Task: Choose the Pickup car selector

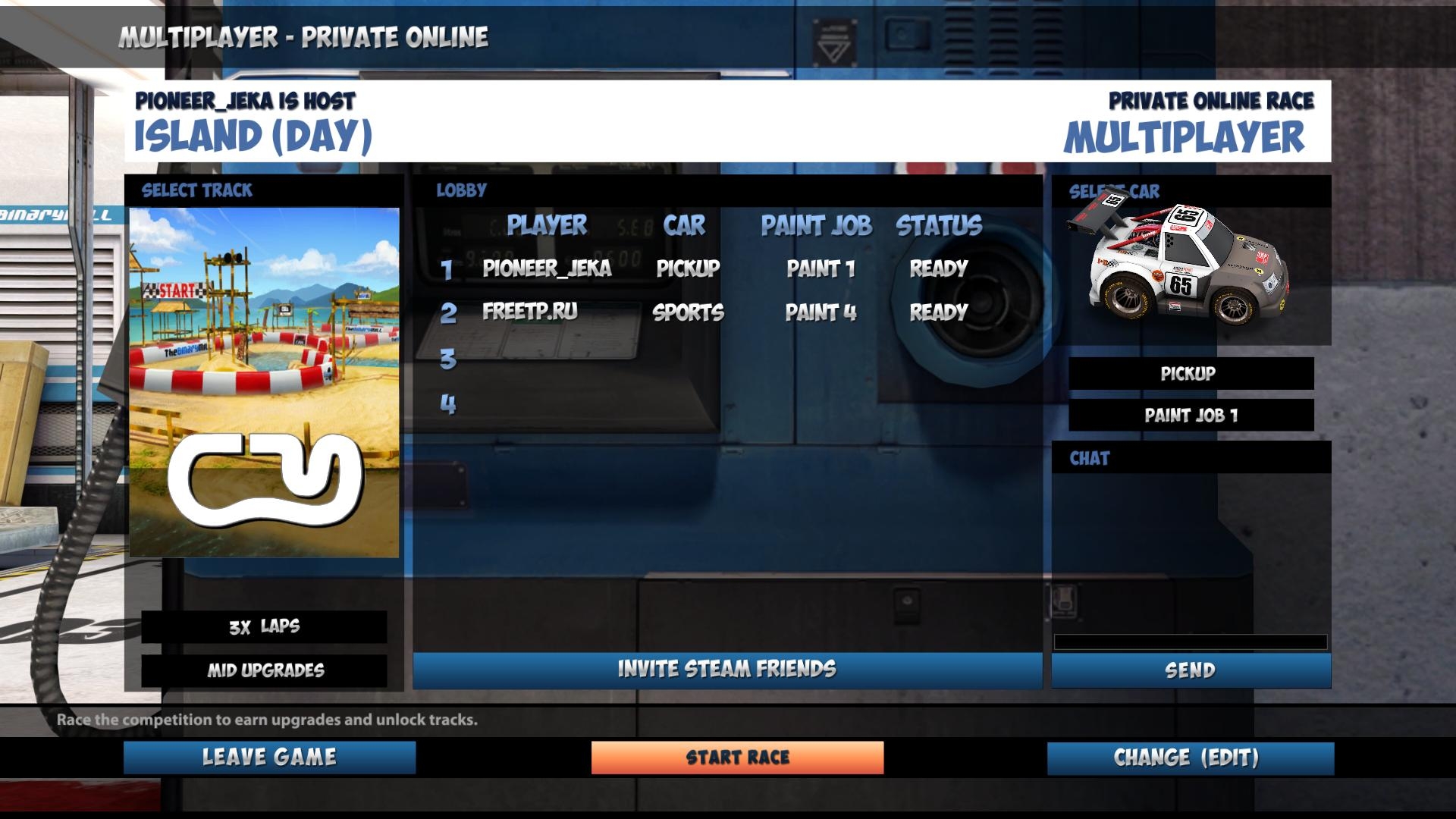Action: pos(1191,374)
